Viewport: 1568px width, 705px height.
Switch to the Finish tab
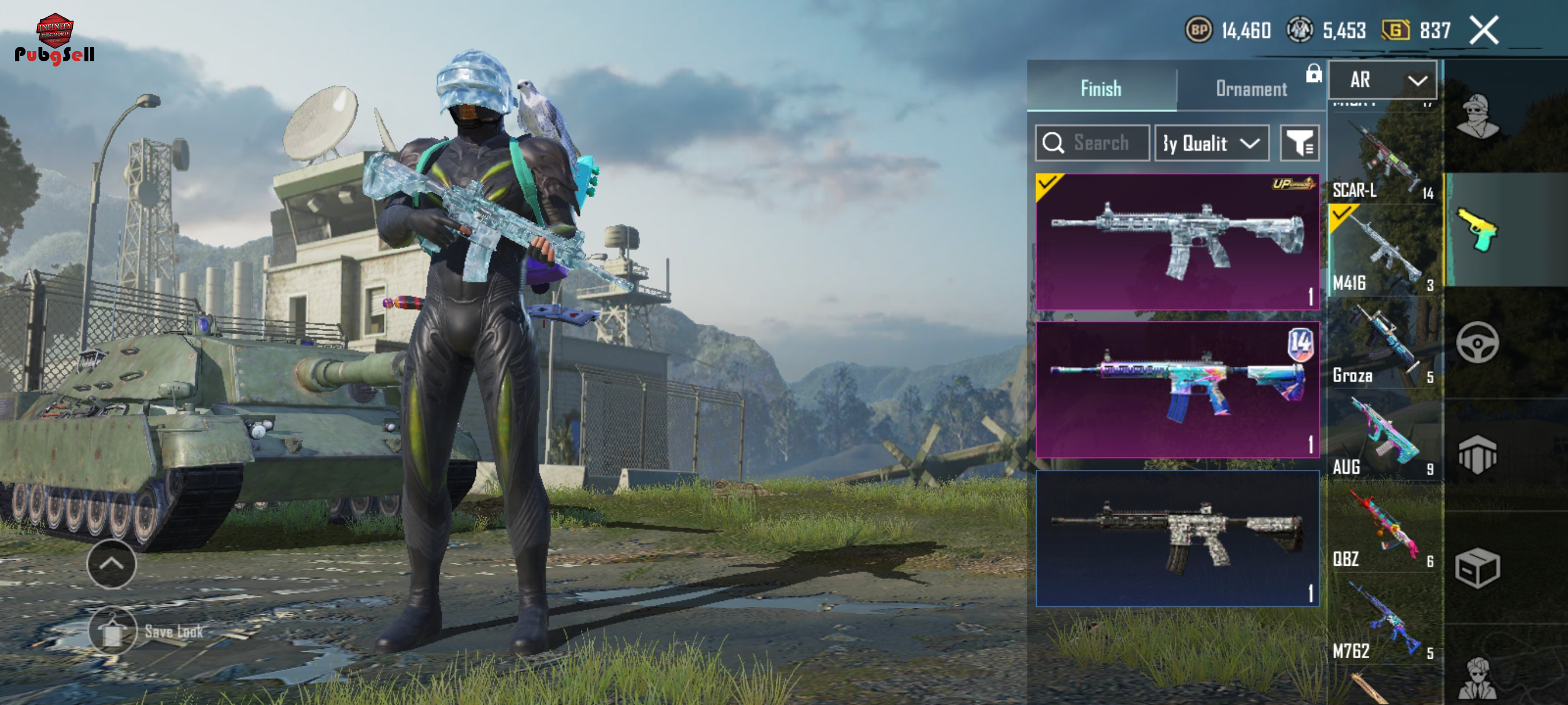click(1100, 89)
